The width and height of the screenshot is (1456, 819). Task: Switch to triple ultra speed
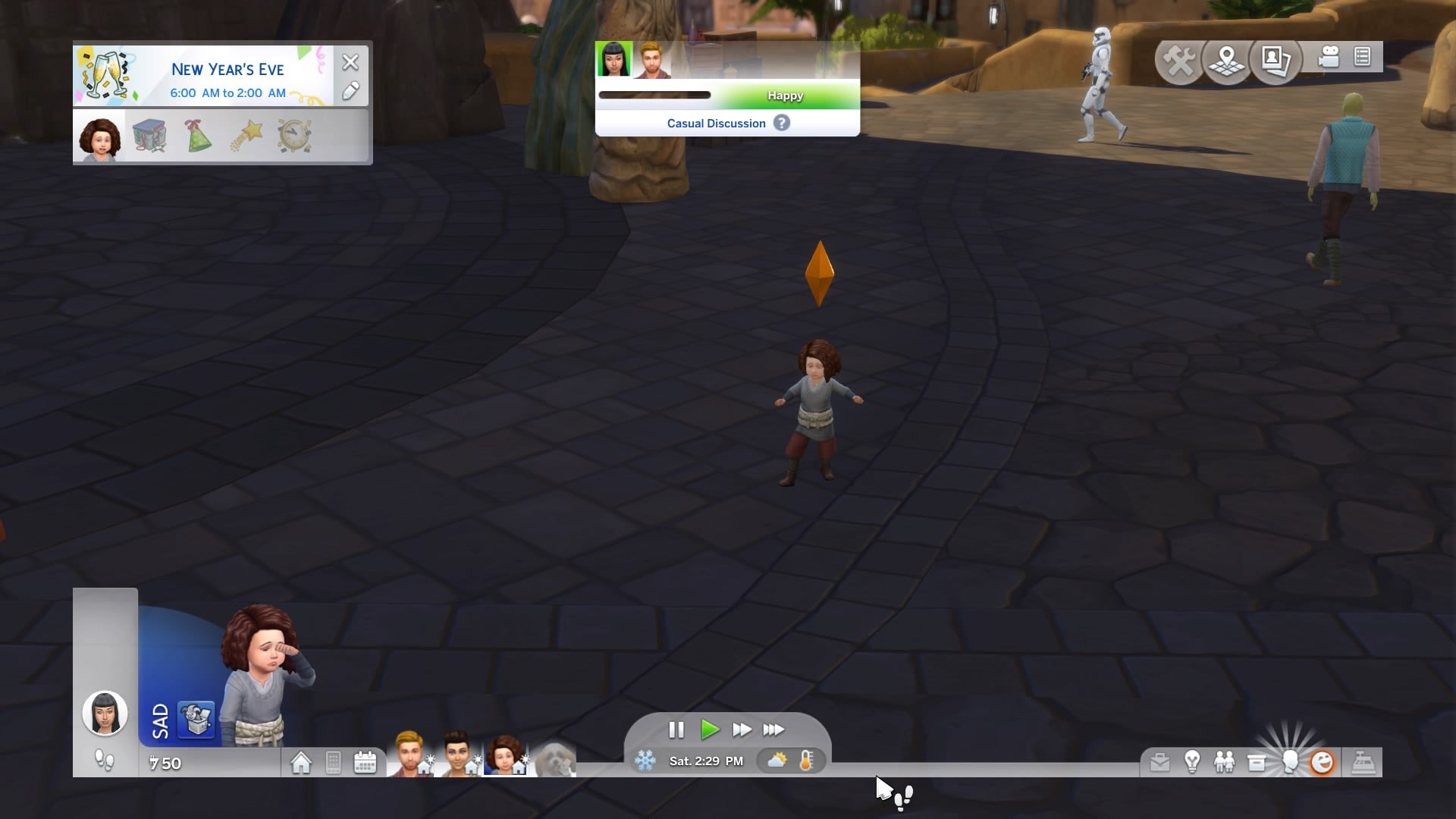[773, 730]
